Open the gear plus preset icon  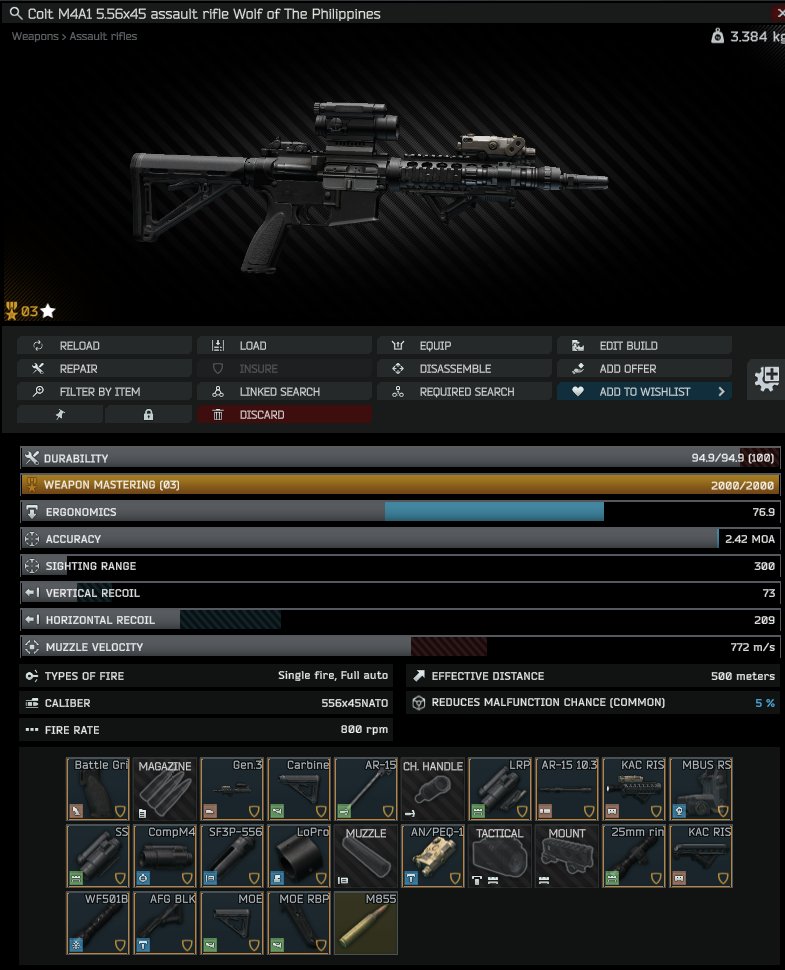(x=768, y=378)
